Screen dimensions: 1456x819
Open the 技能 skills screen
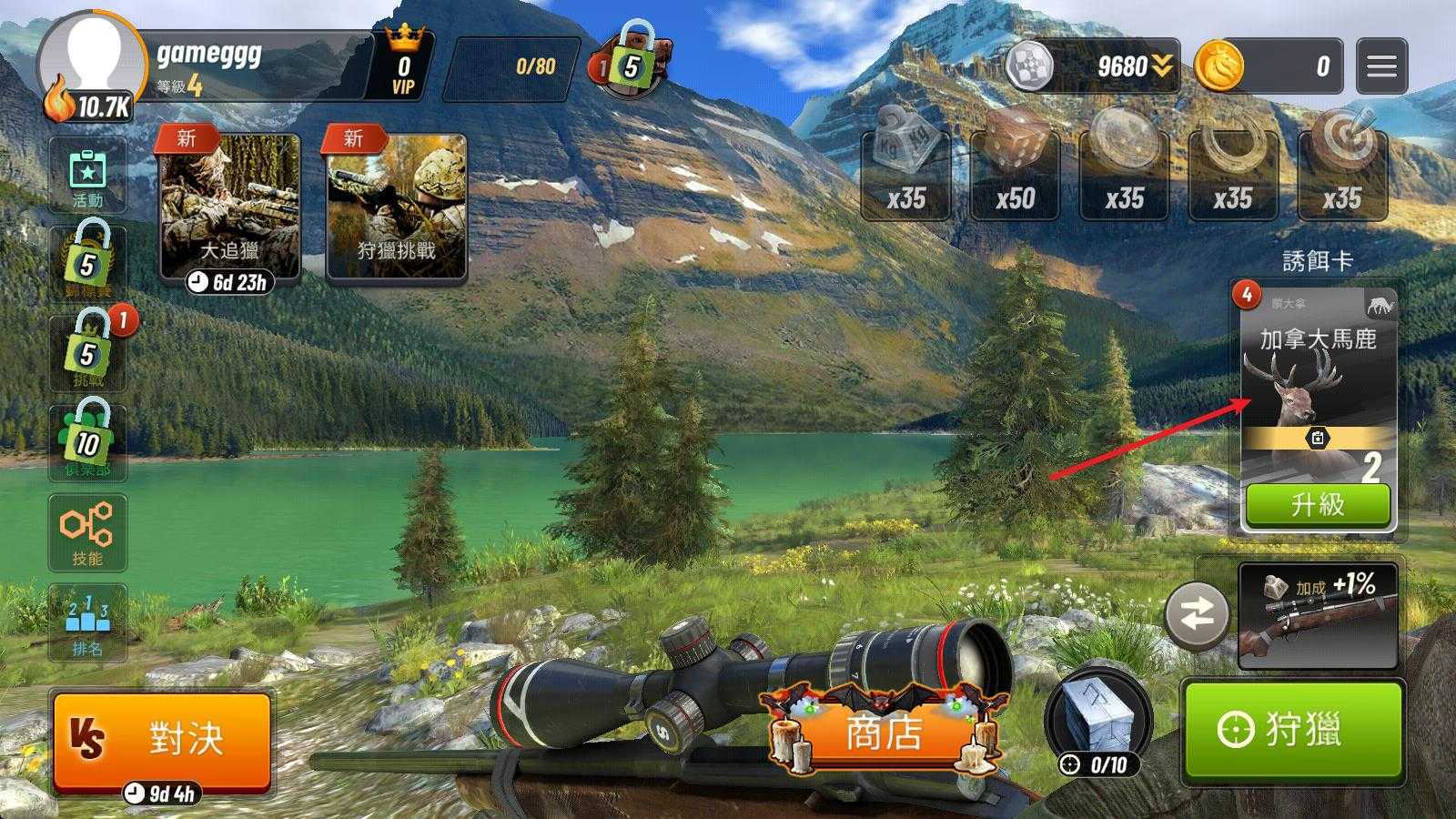coord(87,532)
